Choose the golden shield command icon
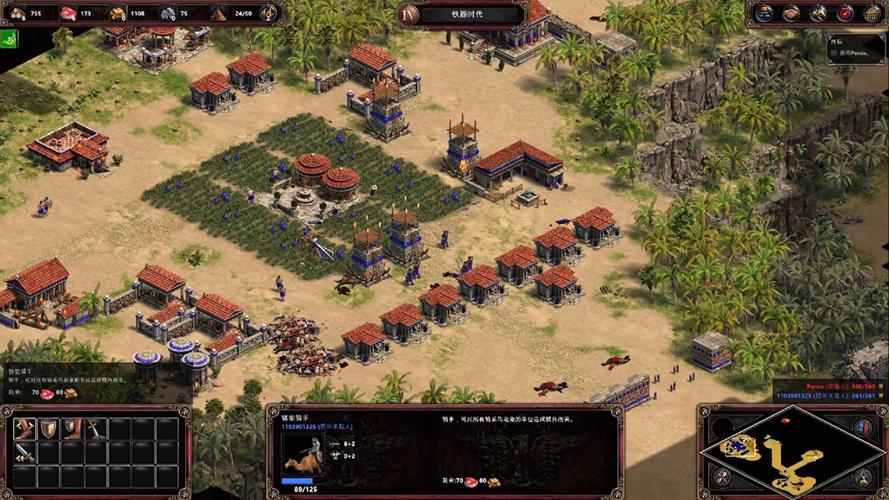This screenshot has height=500, width=889. pos(47,429)
